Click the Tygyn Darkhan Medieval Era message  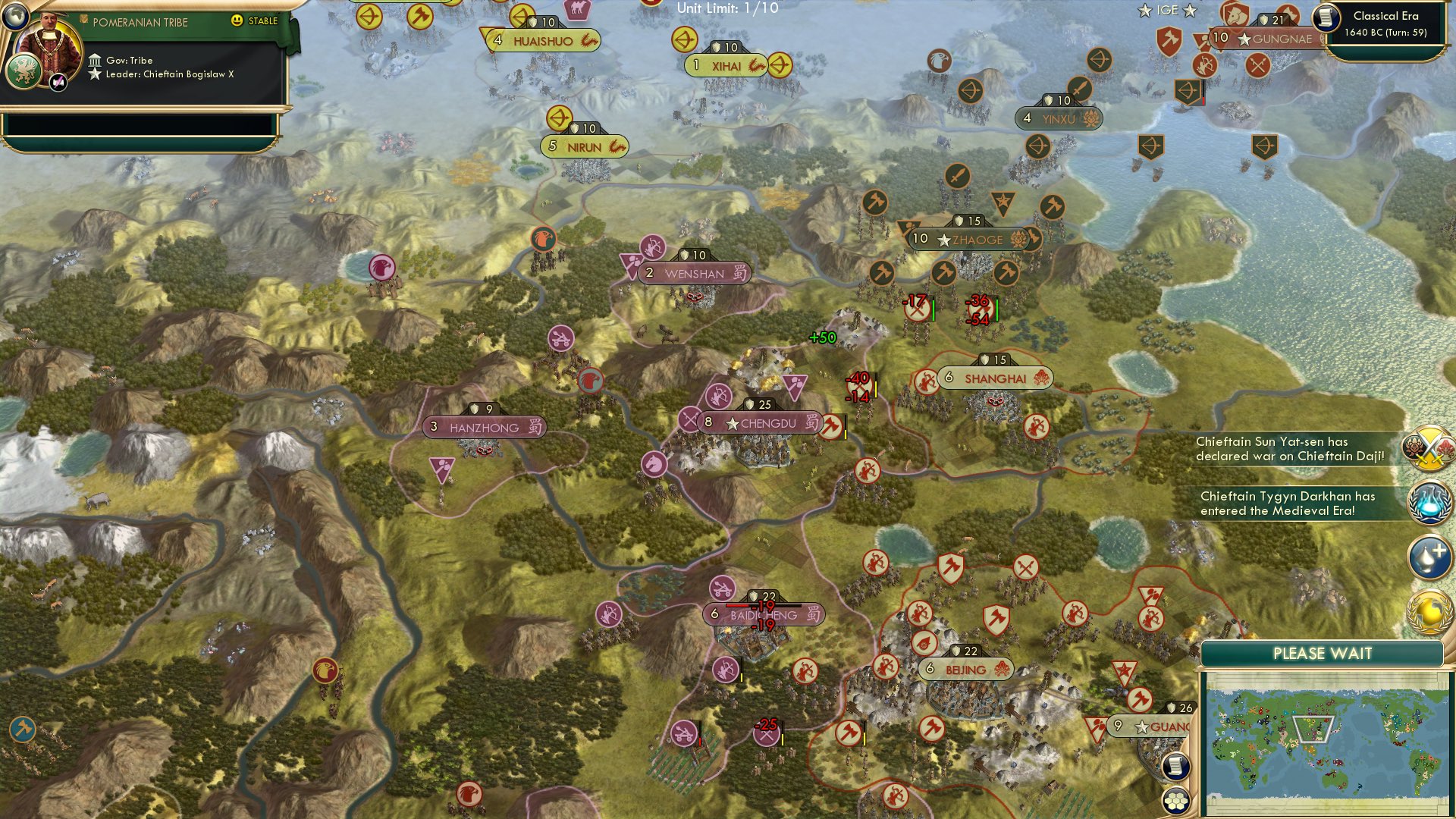[x=1289, y=504]
